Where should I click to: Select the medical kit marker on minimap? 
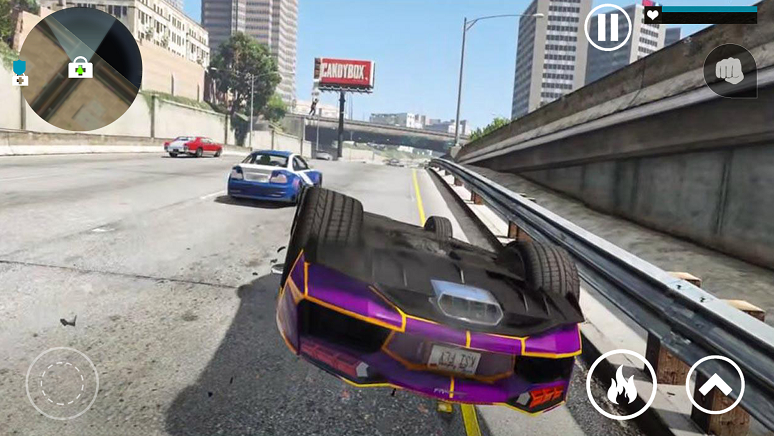pos(79,67)
